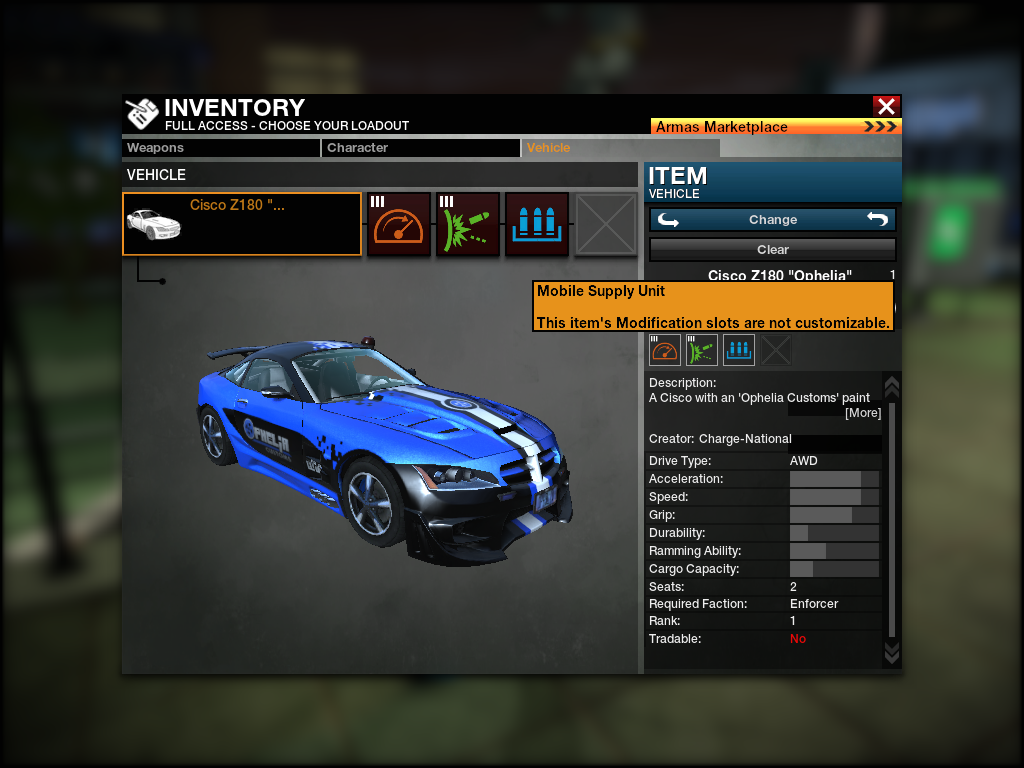The image size is (1024, 768).
Task: Click the small blue supply unit icon
Action: coord(739,350)
